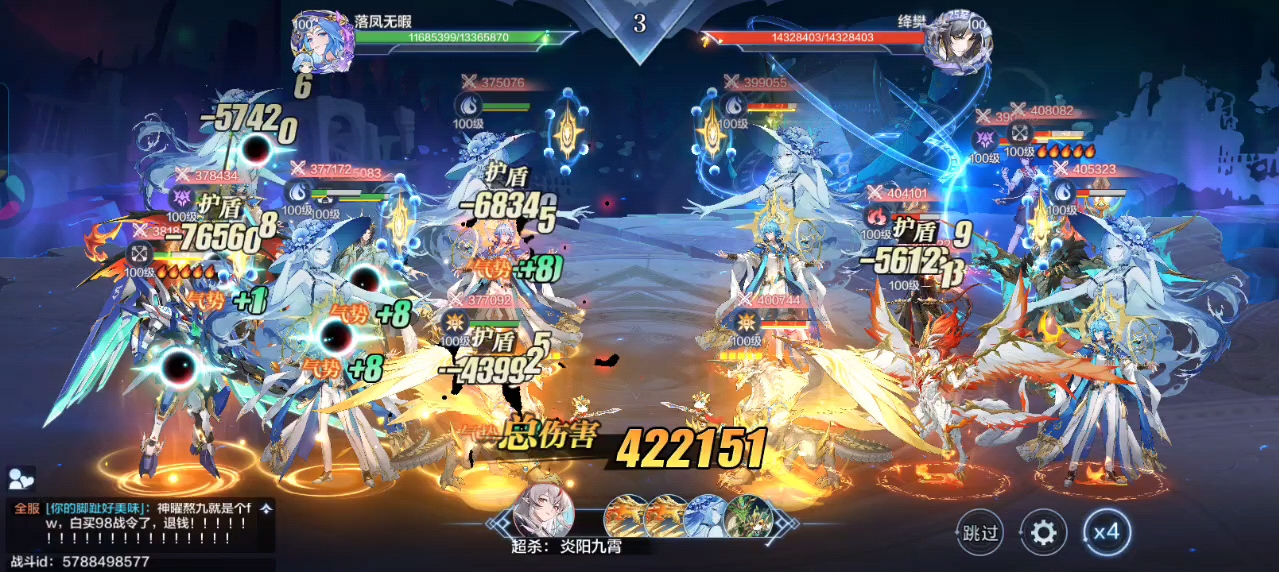The height and width of the screenshot is (572, 1279).
Task: Select the silver-haired hero portrait in the turn bar
Action: (x=543, y=515)
